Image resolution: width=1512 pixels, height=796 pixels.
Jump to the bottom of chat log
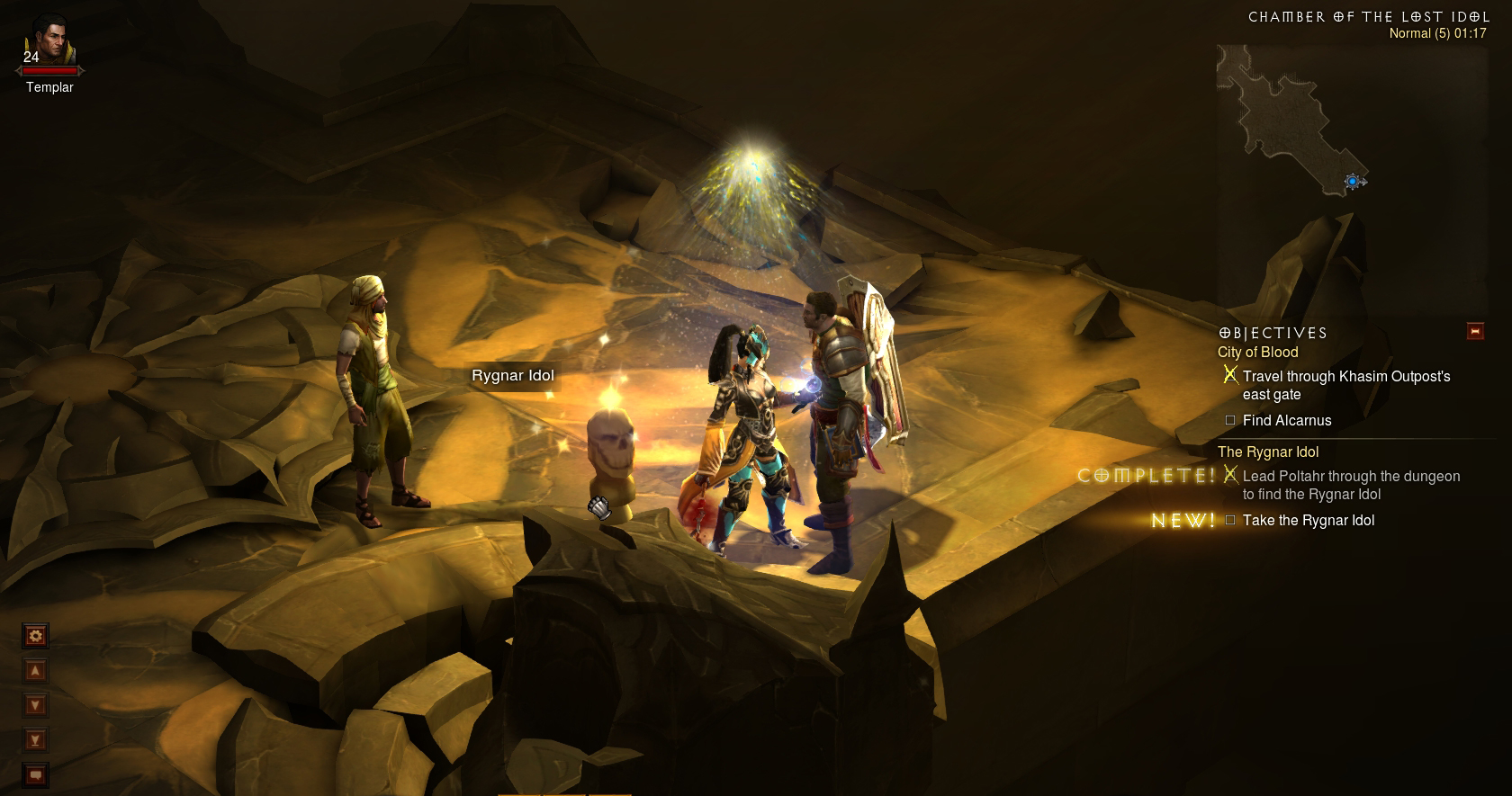36,740
